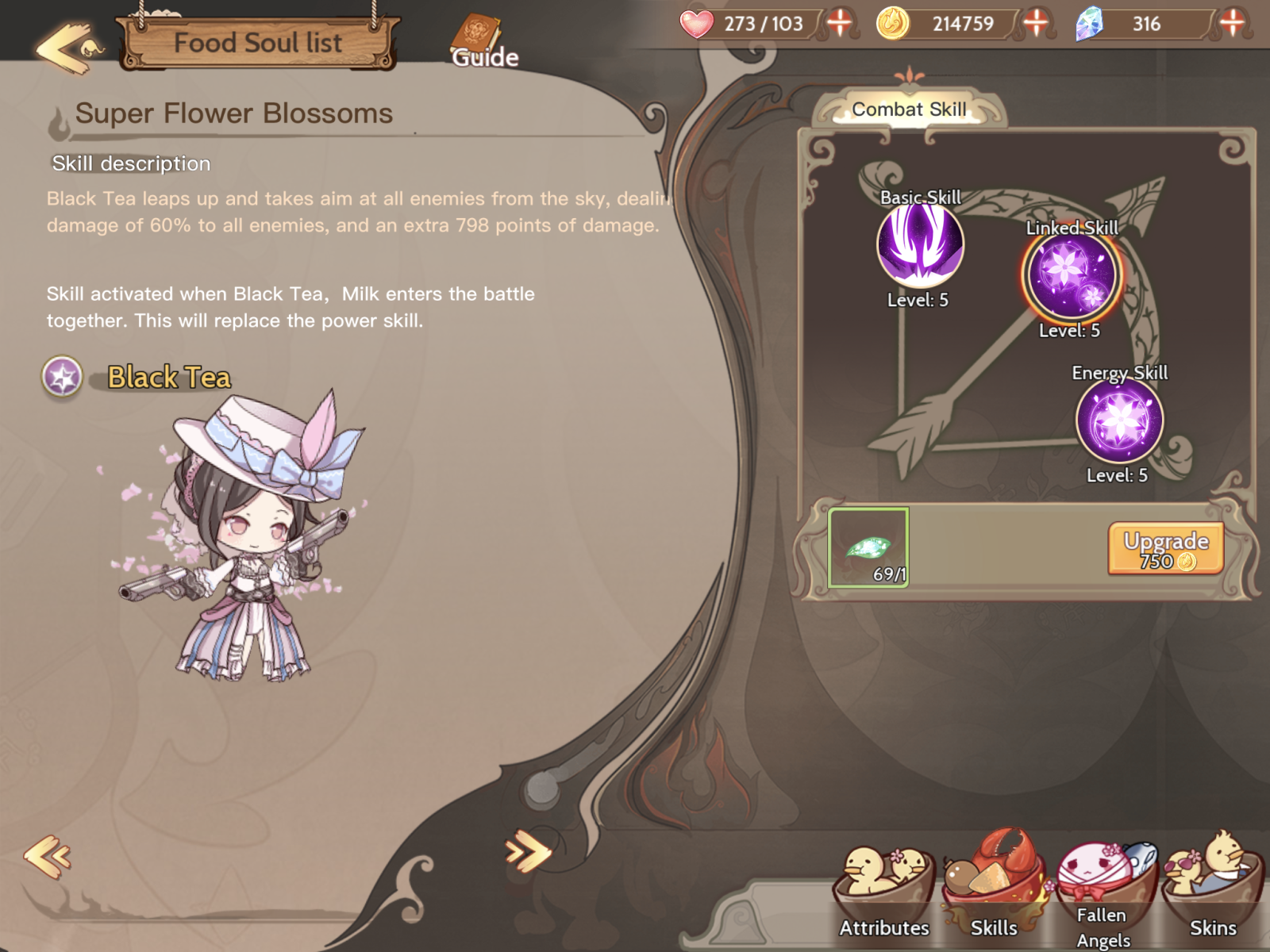Show the next Food Soul

528,853
